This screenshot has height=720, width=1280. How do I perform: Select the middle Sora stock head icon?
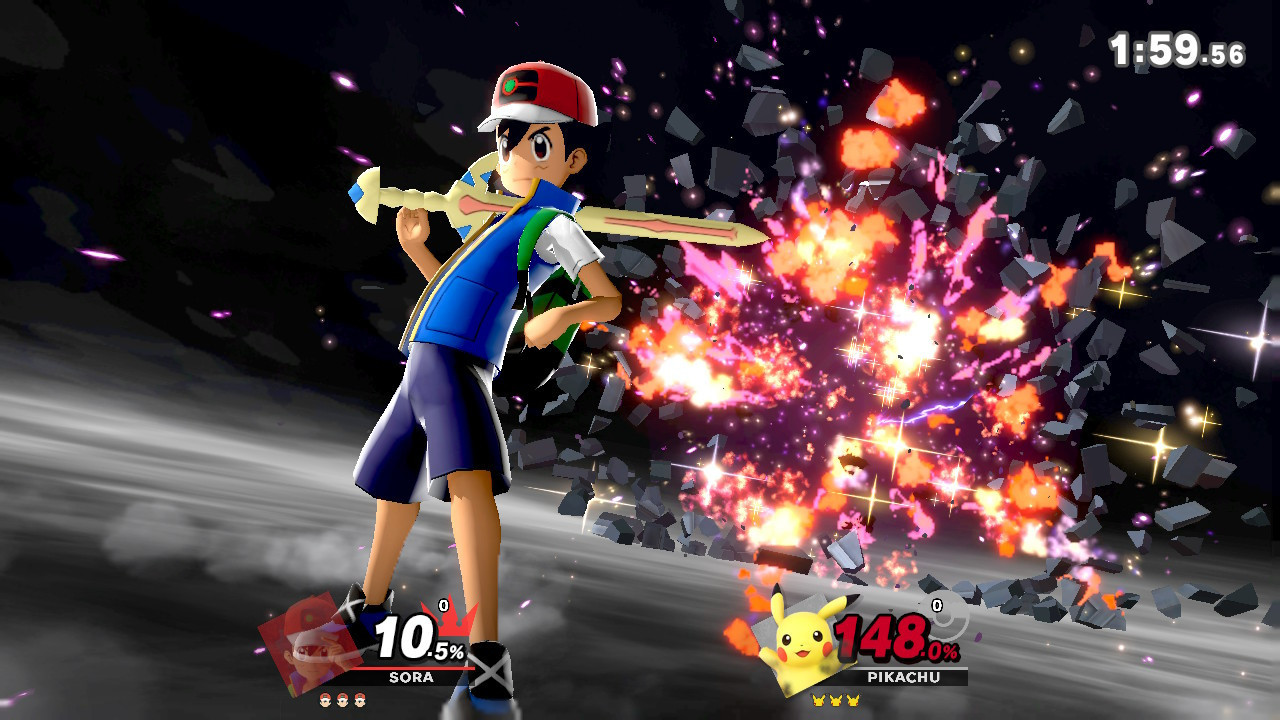coord(340,701)
